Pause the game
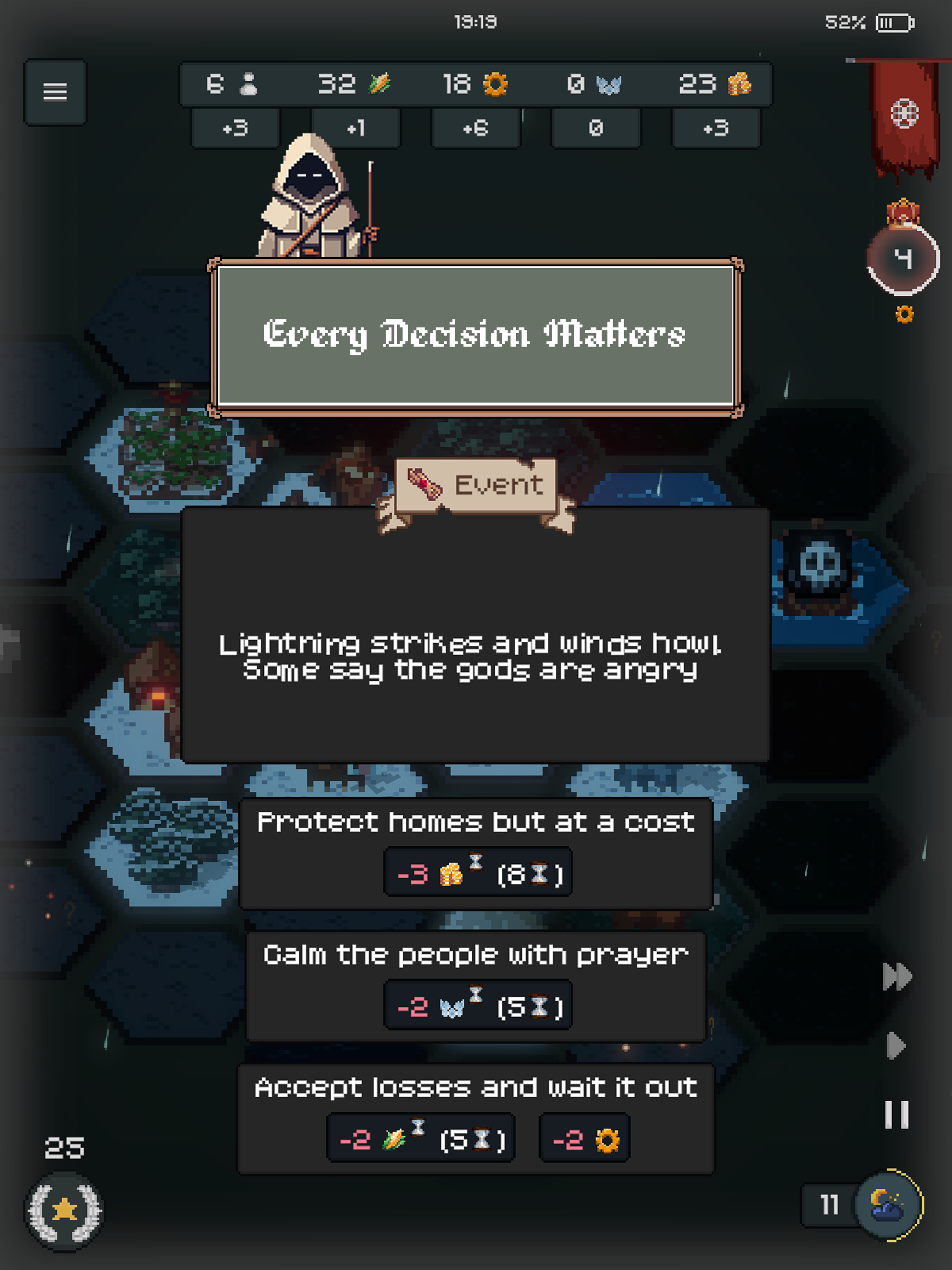Screen dimensions: 952x1270 896,1114
